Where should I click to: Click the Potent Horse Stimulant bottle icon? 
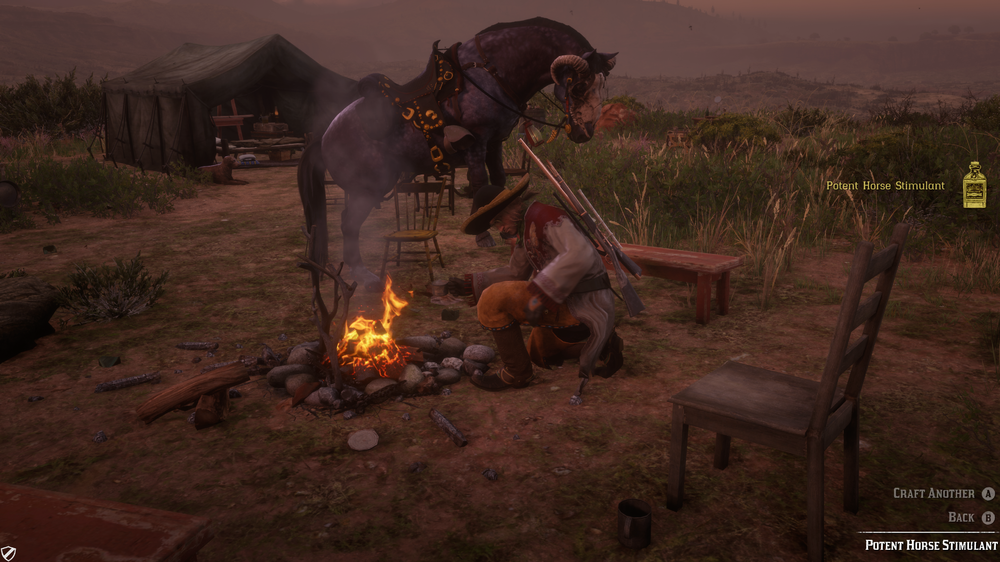pos(974,186)
